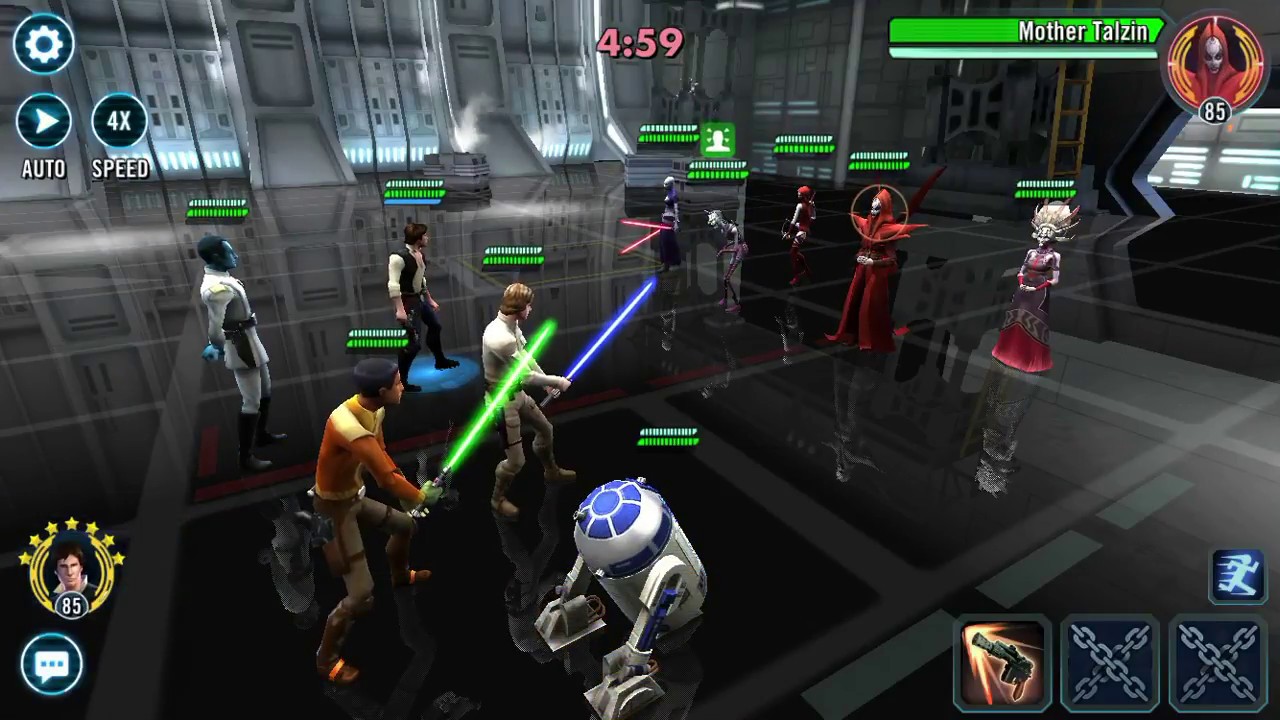Change the 4X battle speed
This screenshot has height=720, width=1280.
(120, 122)
